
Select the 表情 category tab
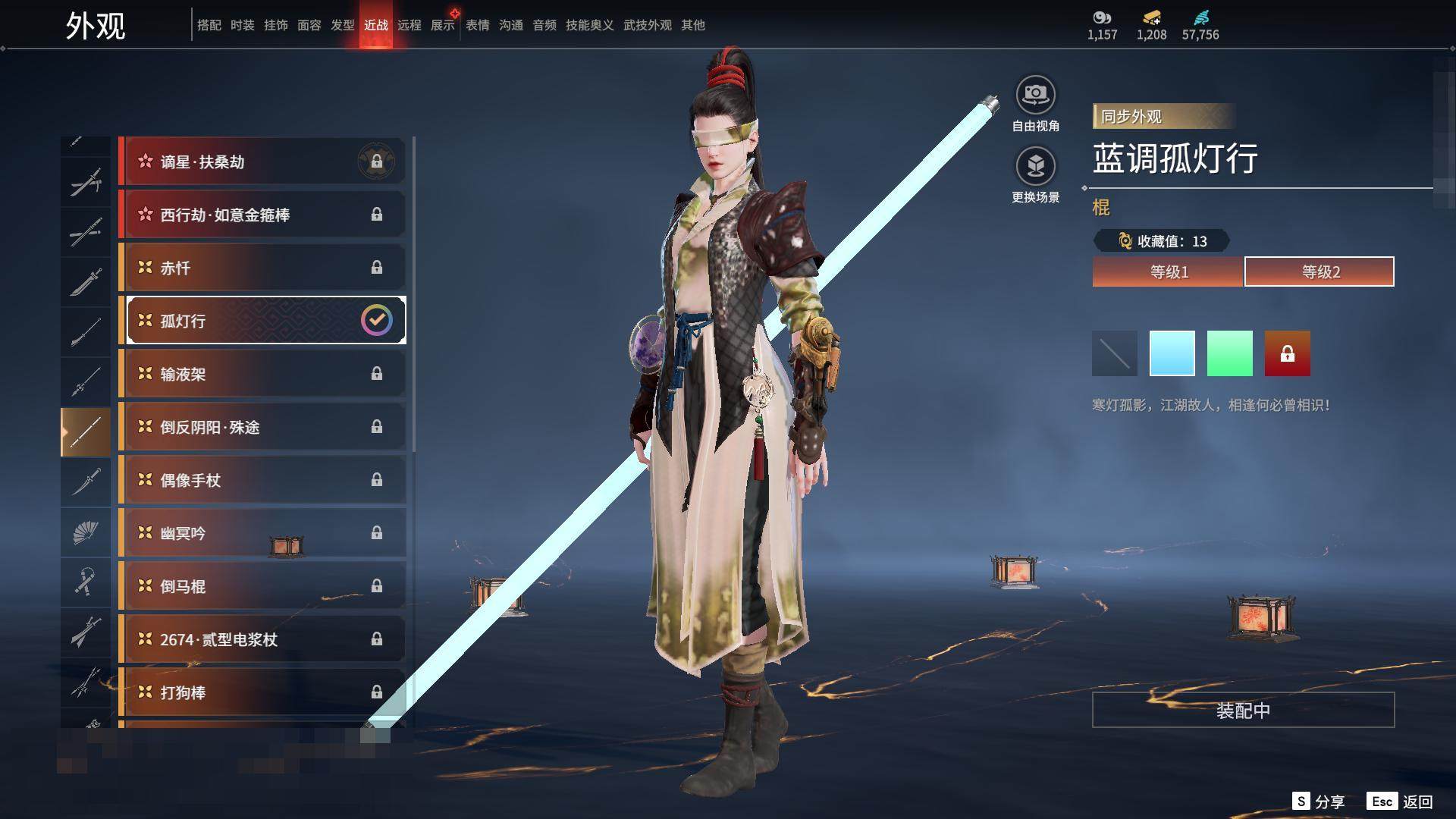(x=478, y=25)
